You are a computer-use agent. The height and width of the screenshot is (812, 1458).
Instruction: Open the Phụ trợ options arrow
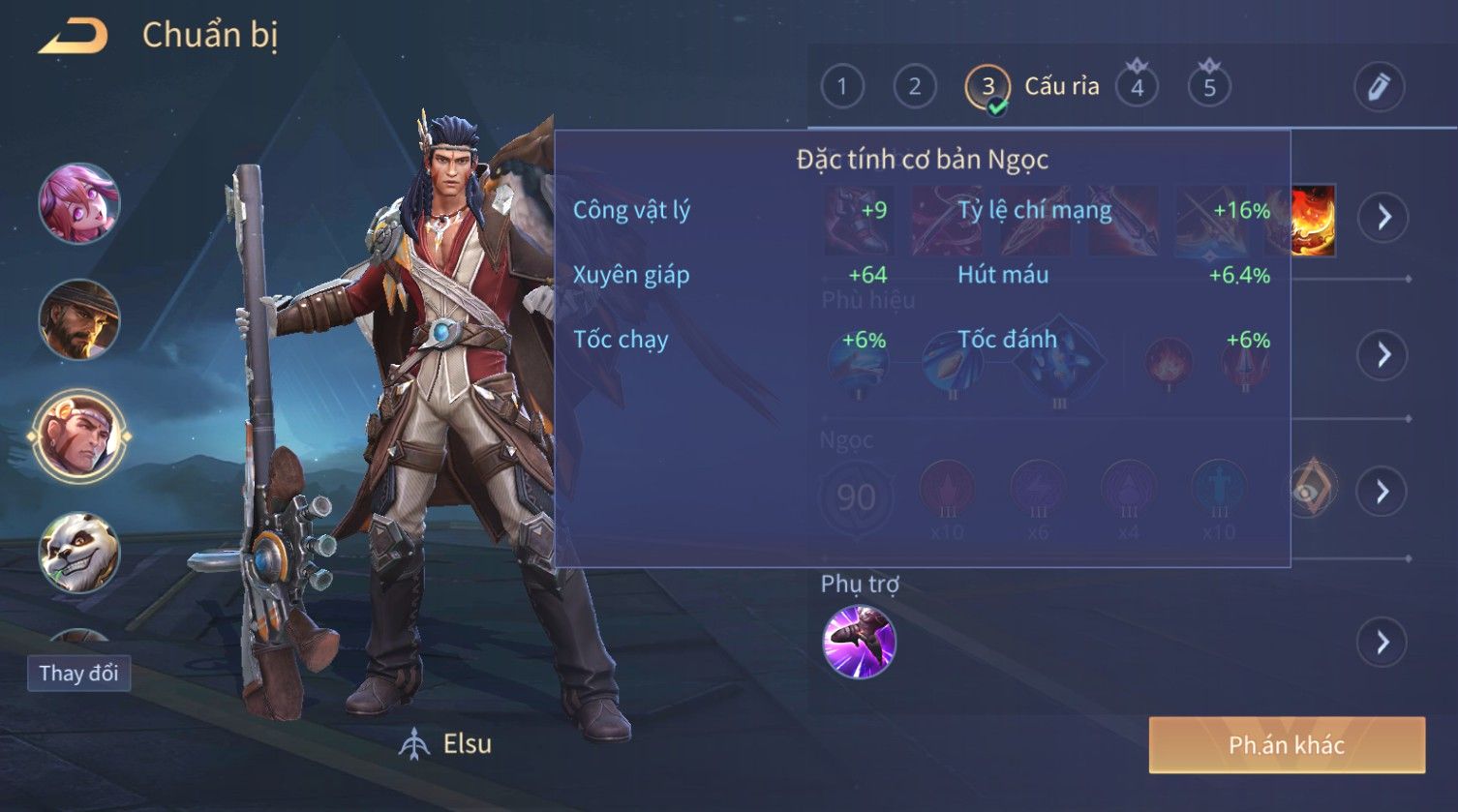1383,642
